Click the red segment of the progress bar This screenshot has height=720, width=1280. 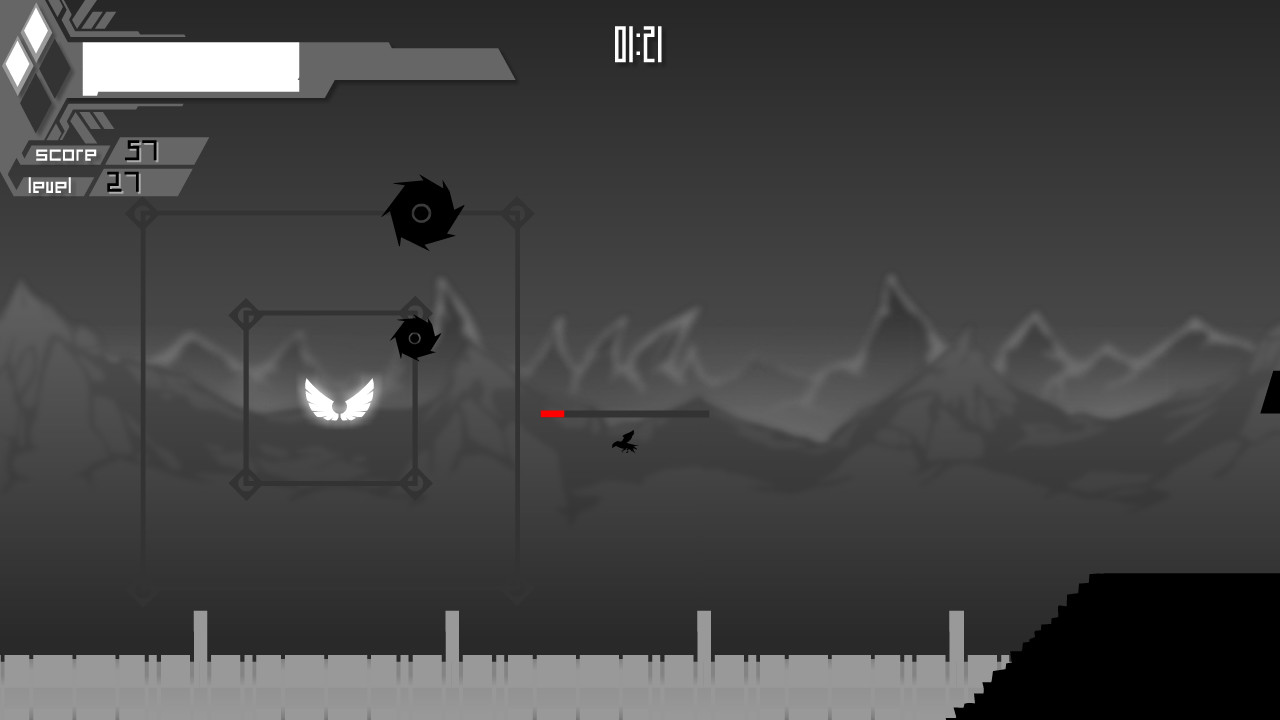[552, 412]
